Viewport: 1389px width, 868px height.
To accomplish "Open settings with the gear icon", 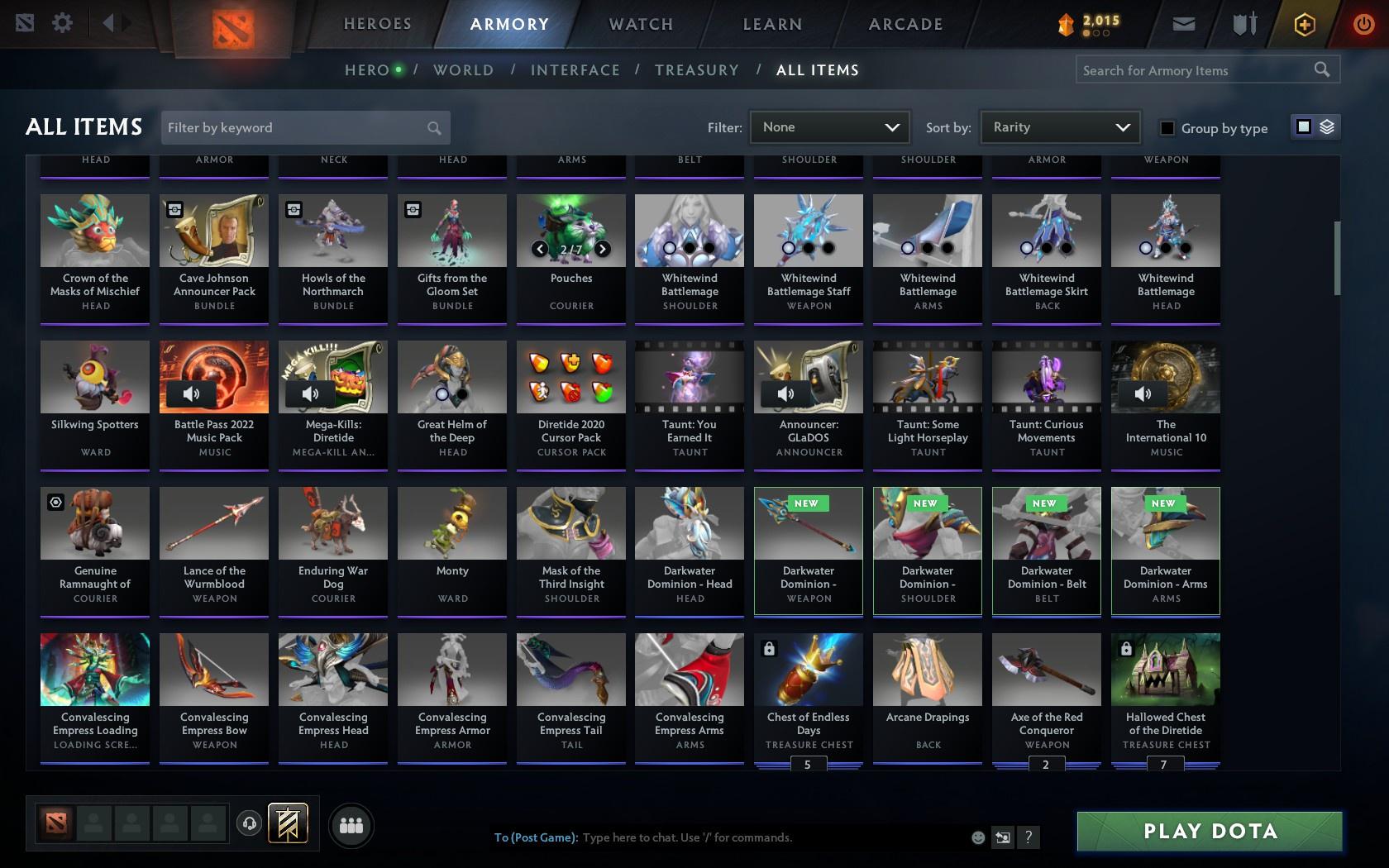I will 60,24.
